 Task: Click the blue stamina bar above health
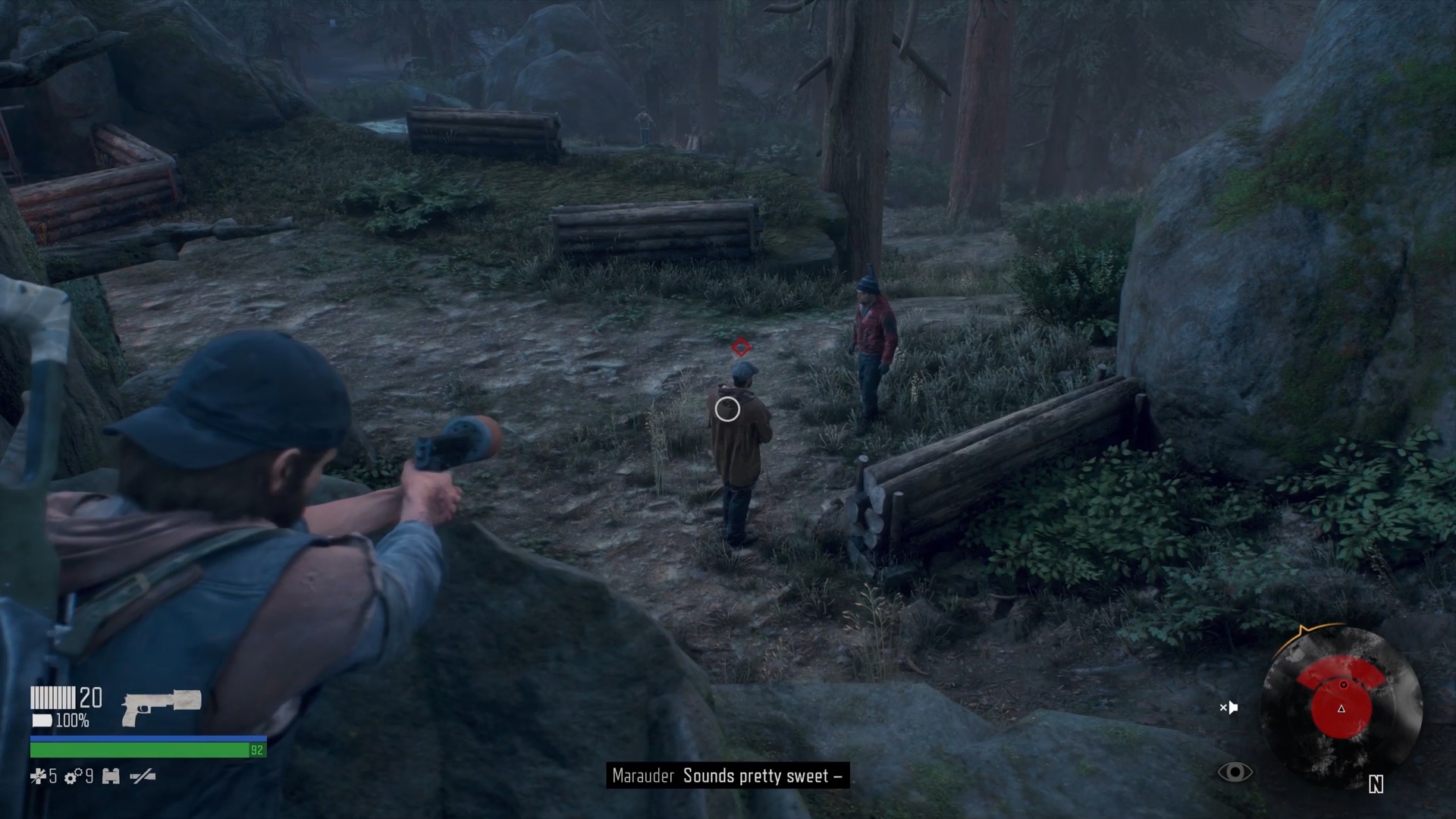pos(144,739)
